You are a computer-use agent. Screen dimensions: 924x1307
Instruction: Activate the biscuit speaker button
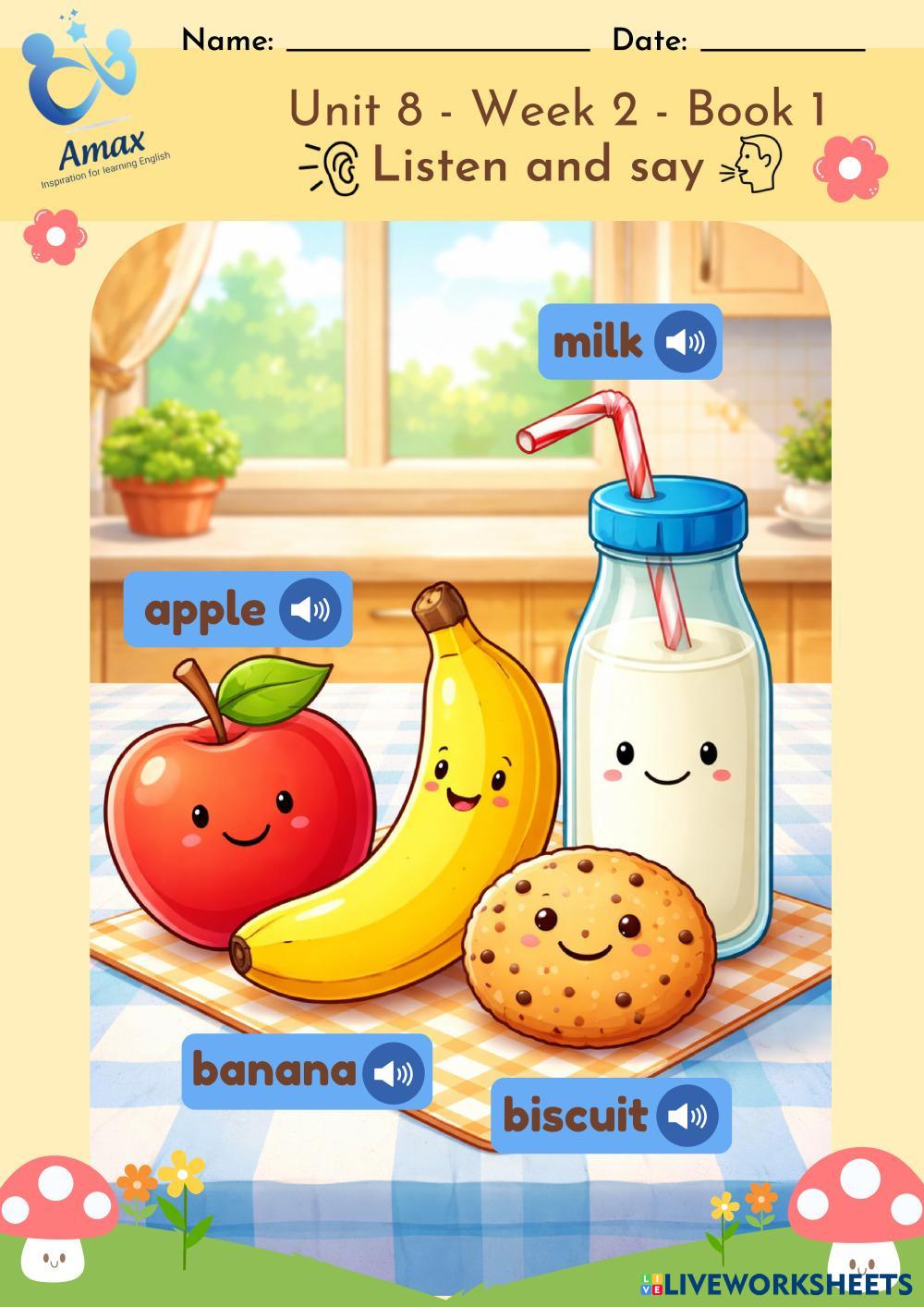click(687, 1116)
